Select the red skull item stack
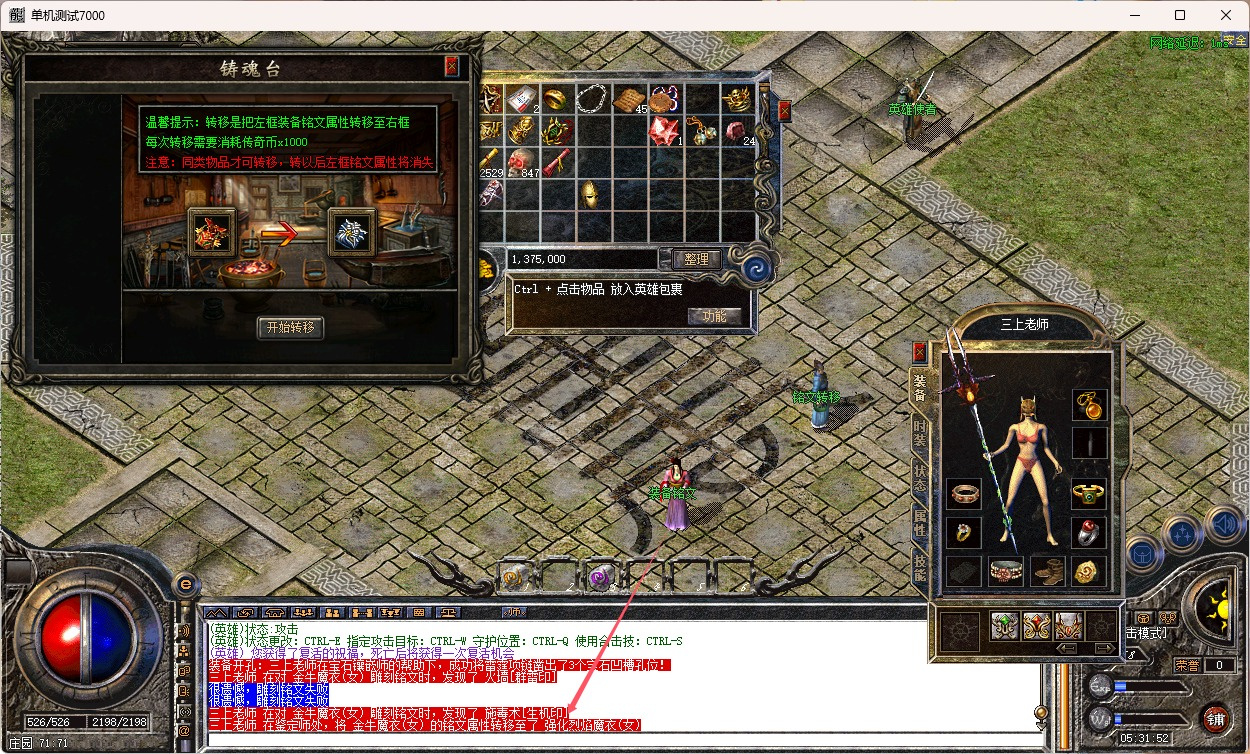The image size is (1250, 754). (x=521, y=161)
